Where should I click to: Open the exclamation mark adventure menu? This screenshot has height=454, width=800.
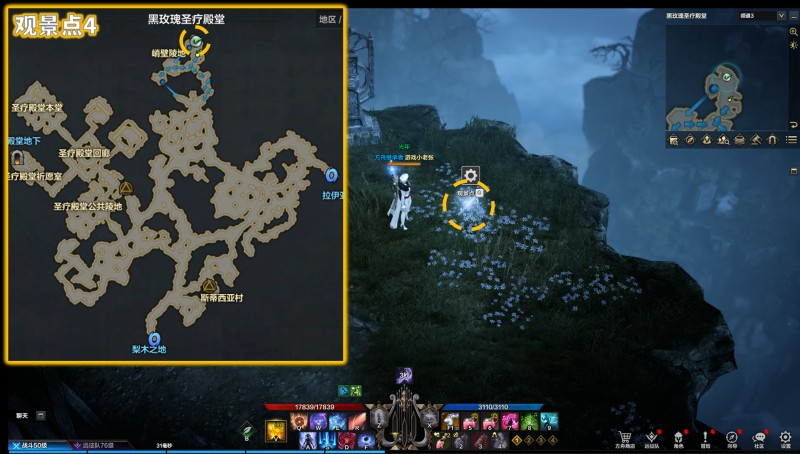pyautogui.click(x=705, y=435)
